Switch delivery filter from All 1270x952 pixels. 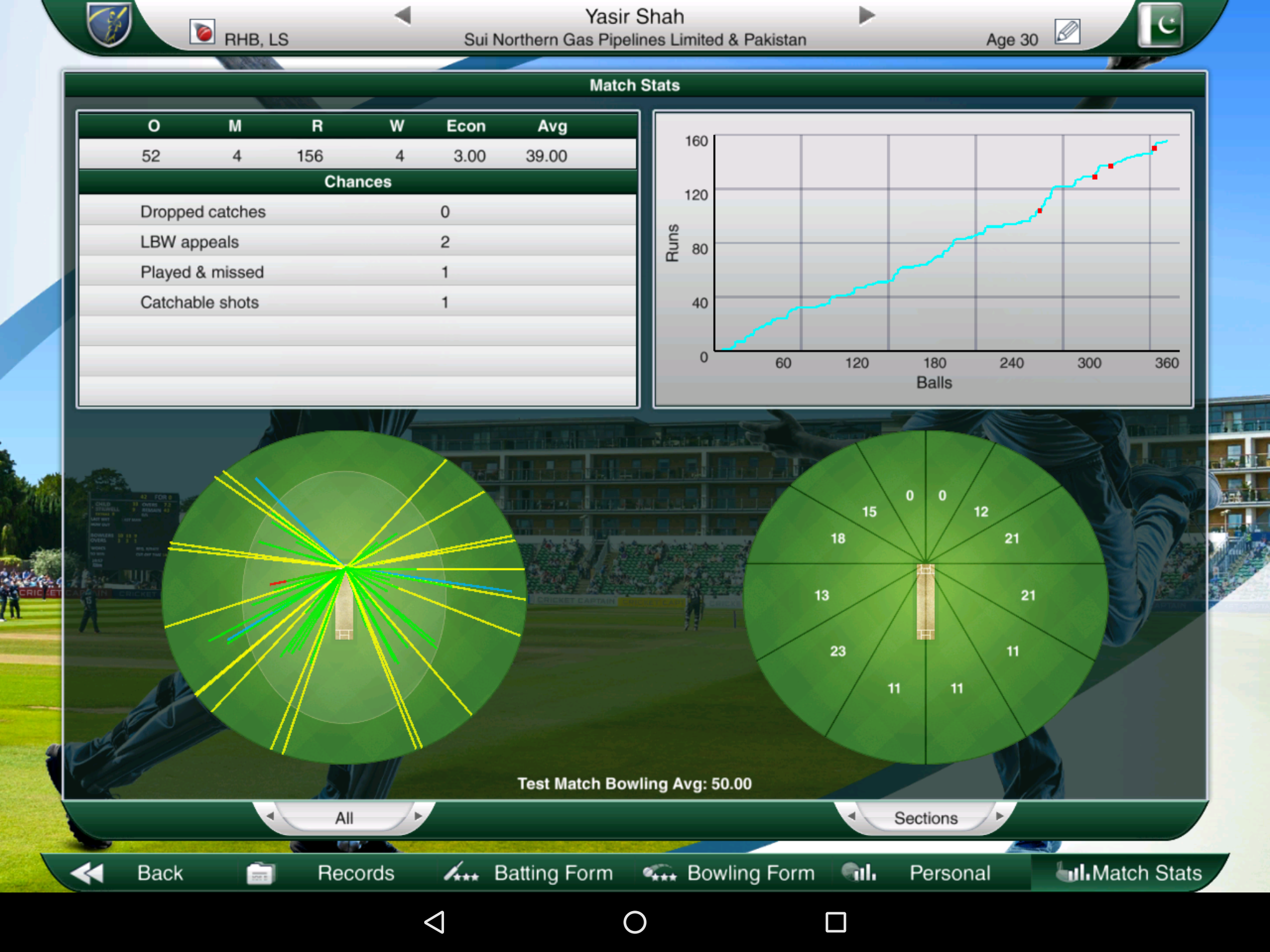point(344,818)
